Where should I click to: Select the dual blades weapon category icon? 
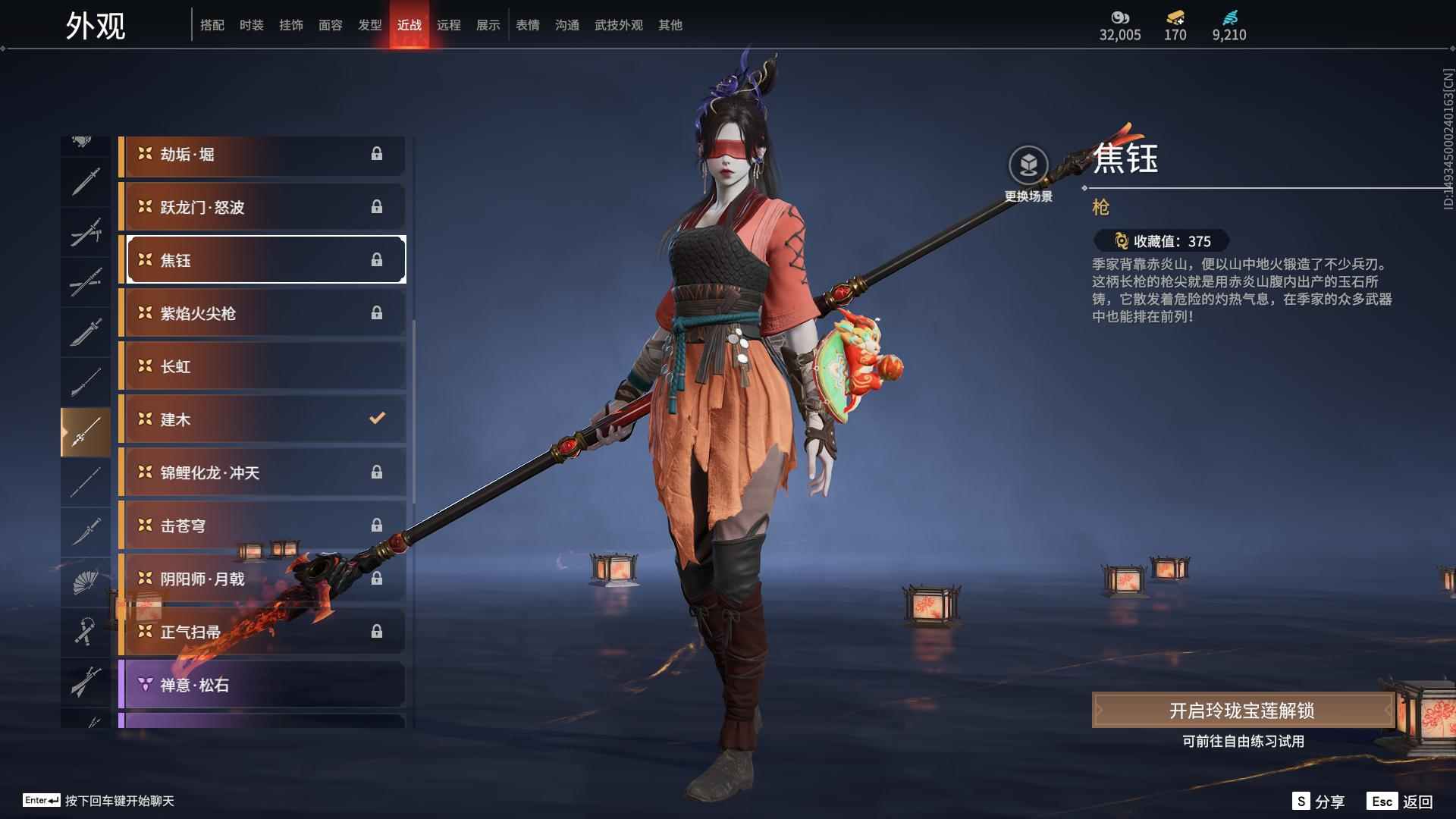[x=86, y=231]
